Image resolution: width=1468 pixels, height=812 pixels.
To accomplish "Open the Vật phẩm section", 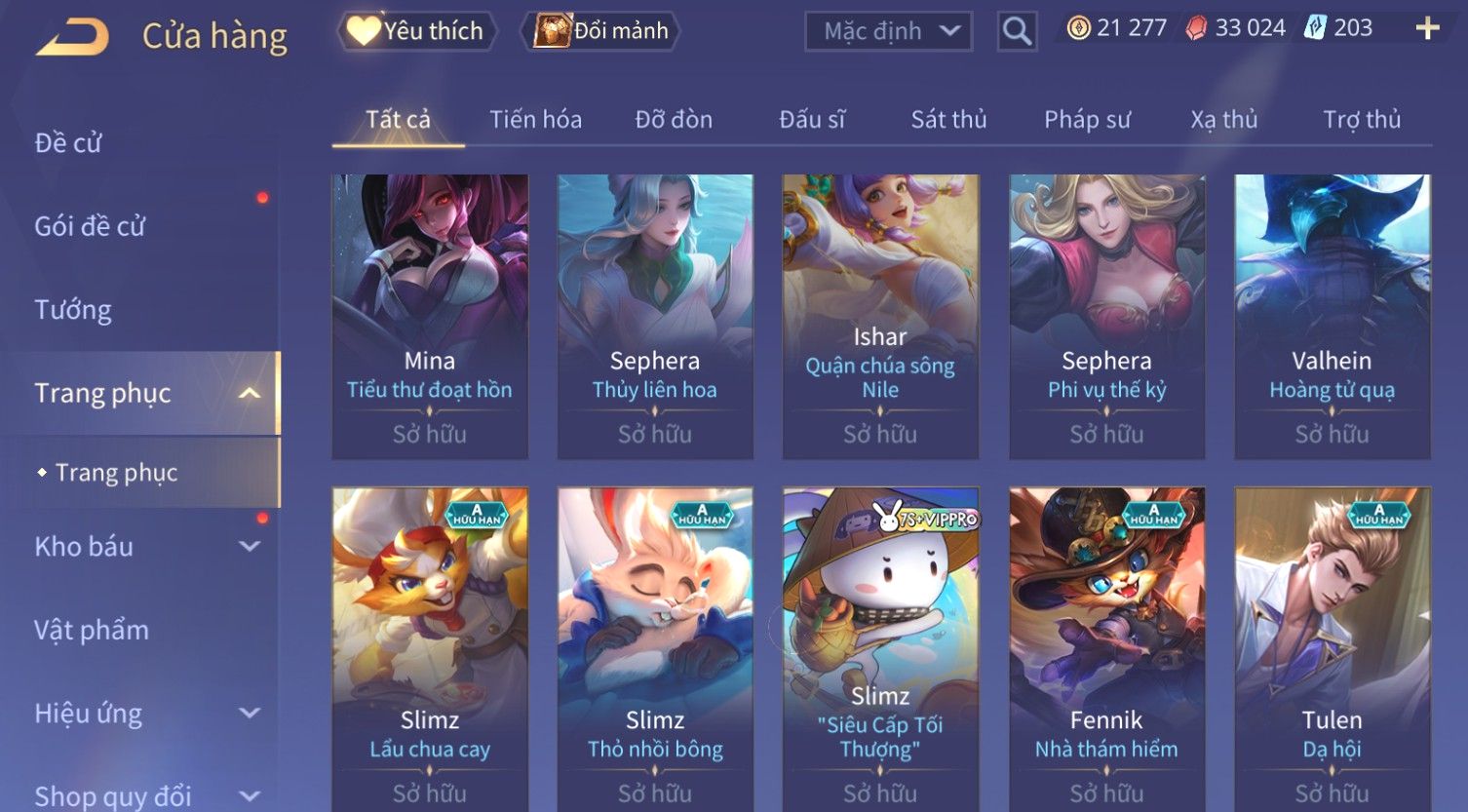I will (92, 631).
